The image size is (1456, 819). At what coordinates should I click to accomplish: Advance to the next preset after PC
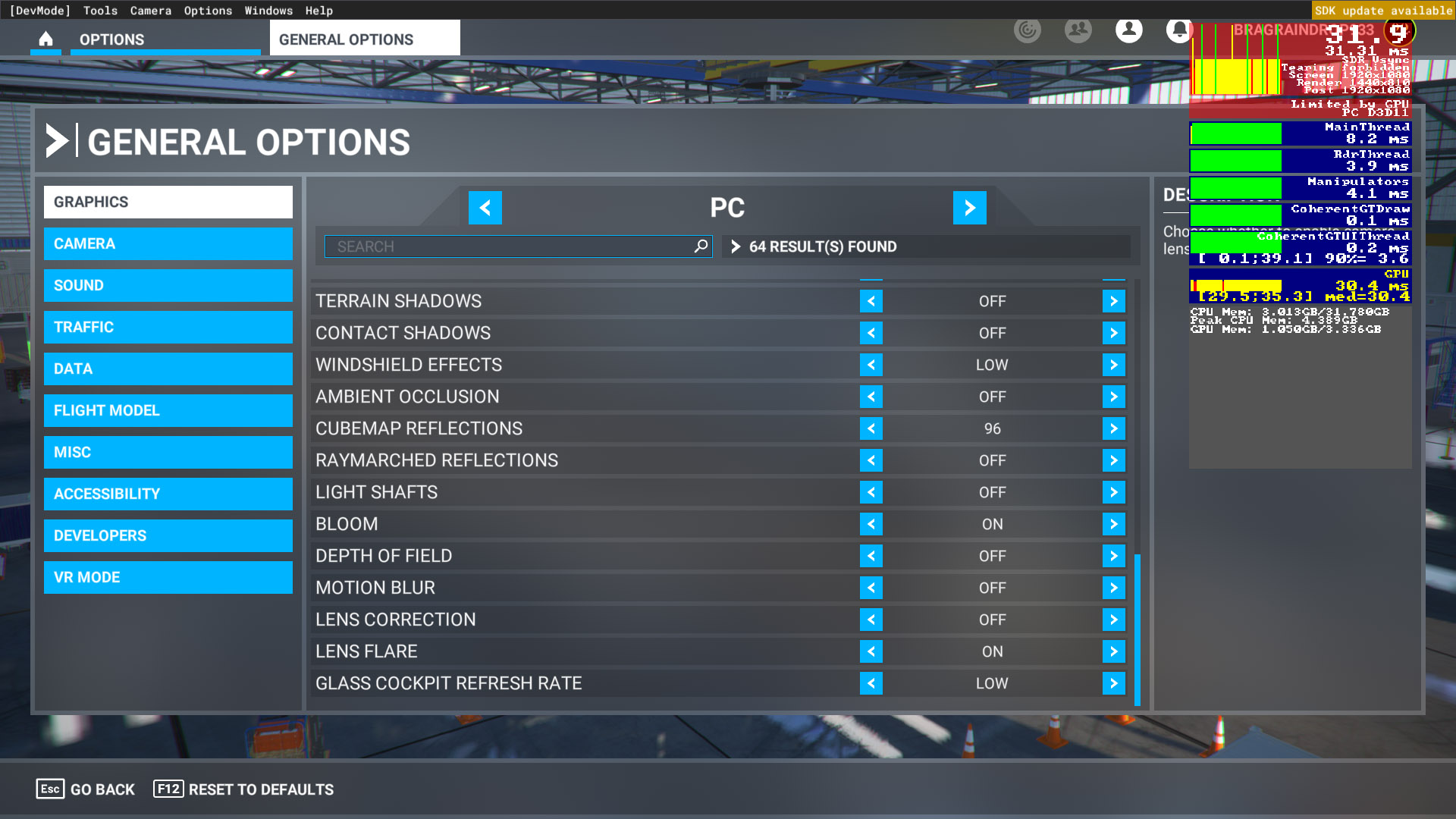click(970, 208)
